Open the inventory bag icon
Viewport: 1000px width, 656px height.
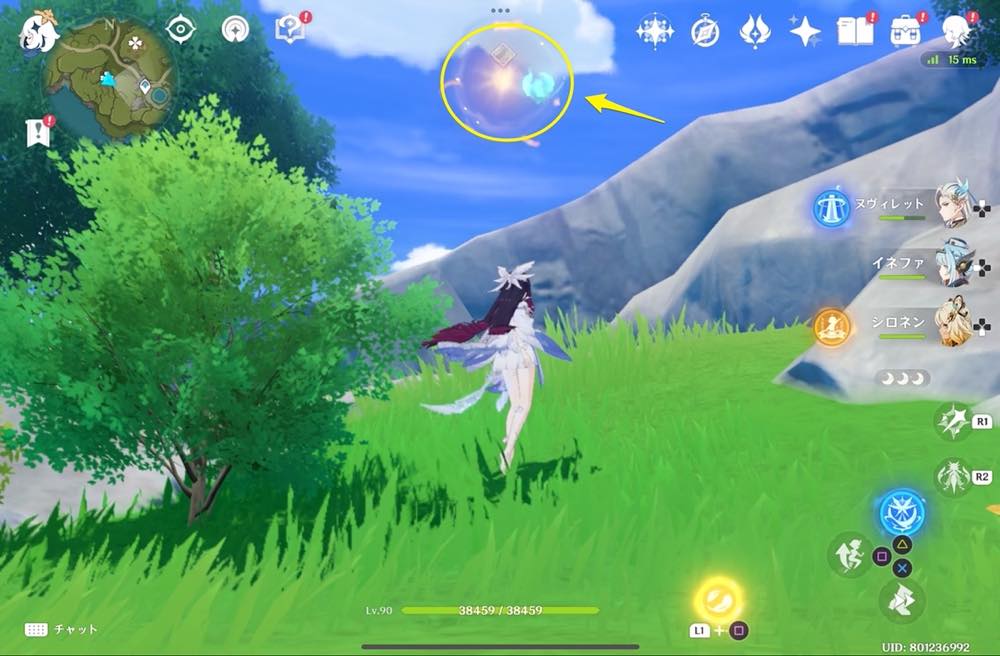pos(906,30)
